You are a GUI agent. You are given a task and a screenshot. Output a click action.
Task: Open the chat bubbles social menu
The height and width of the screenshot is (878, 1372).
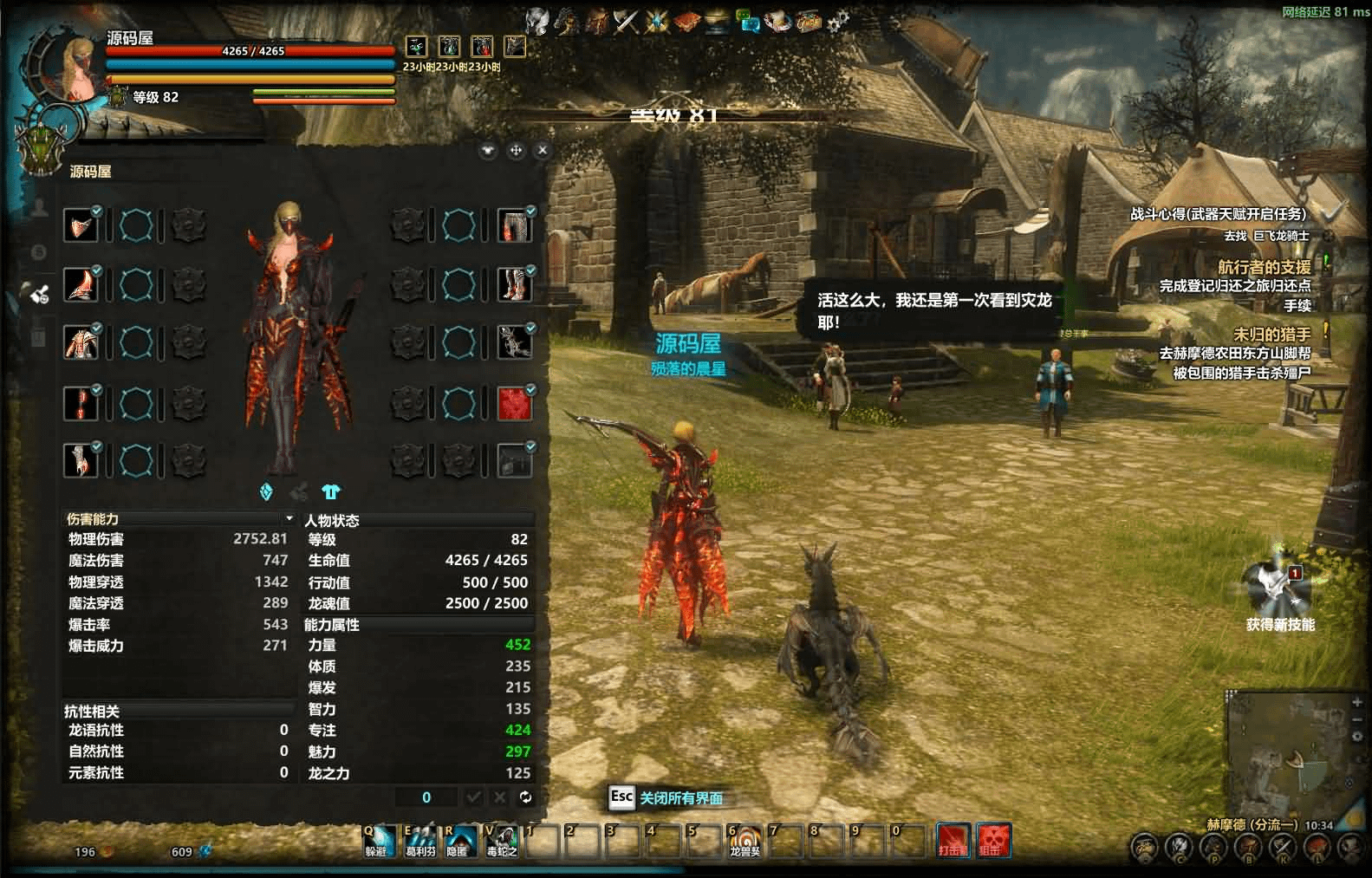746,21
